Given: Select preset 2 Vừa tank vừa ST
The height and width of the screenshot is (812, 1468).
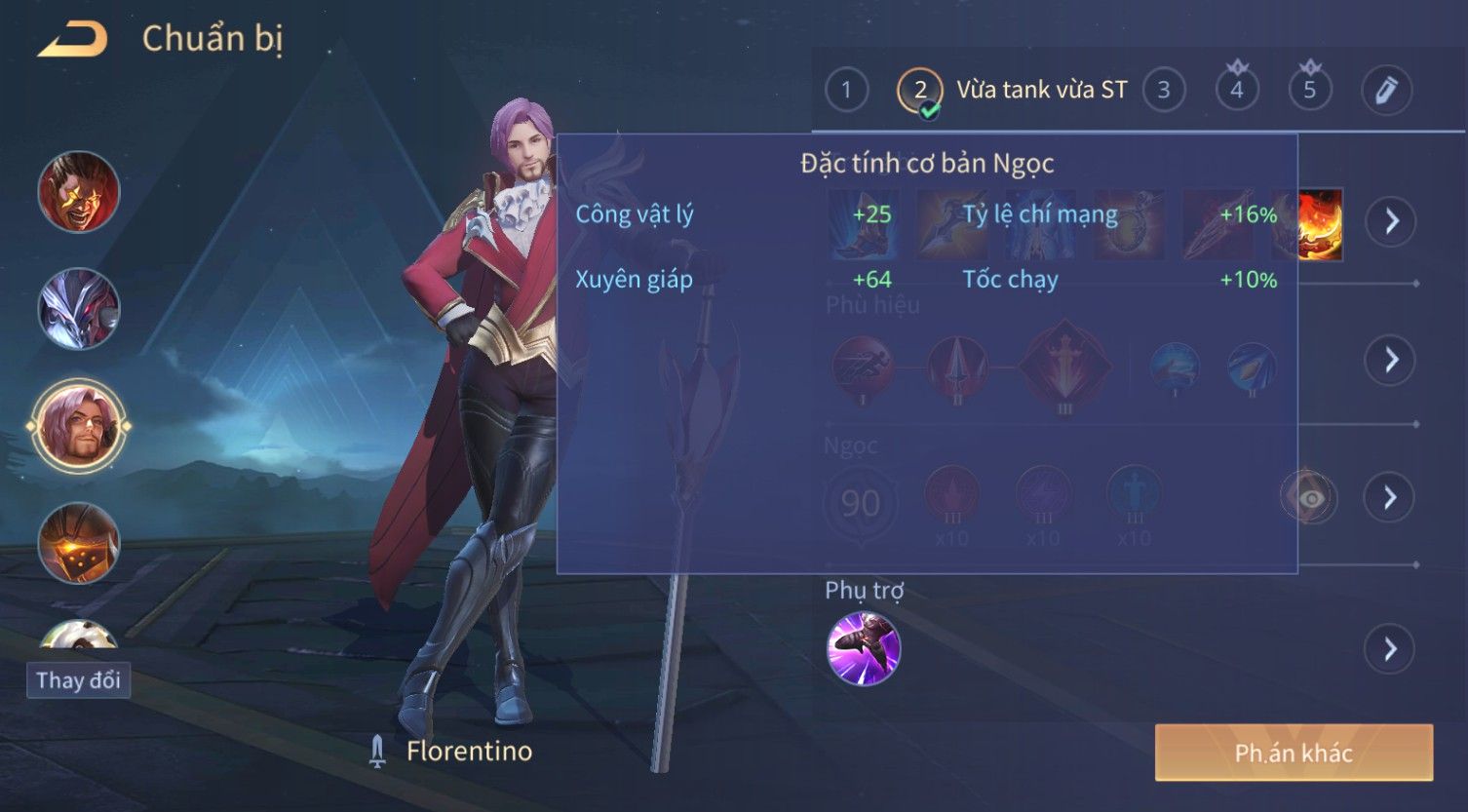Looking at the screenshot, I should pos(919,91).
